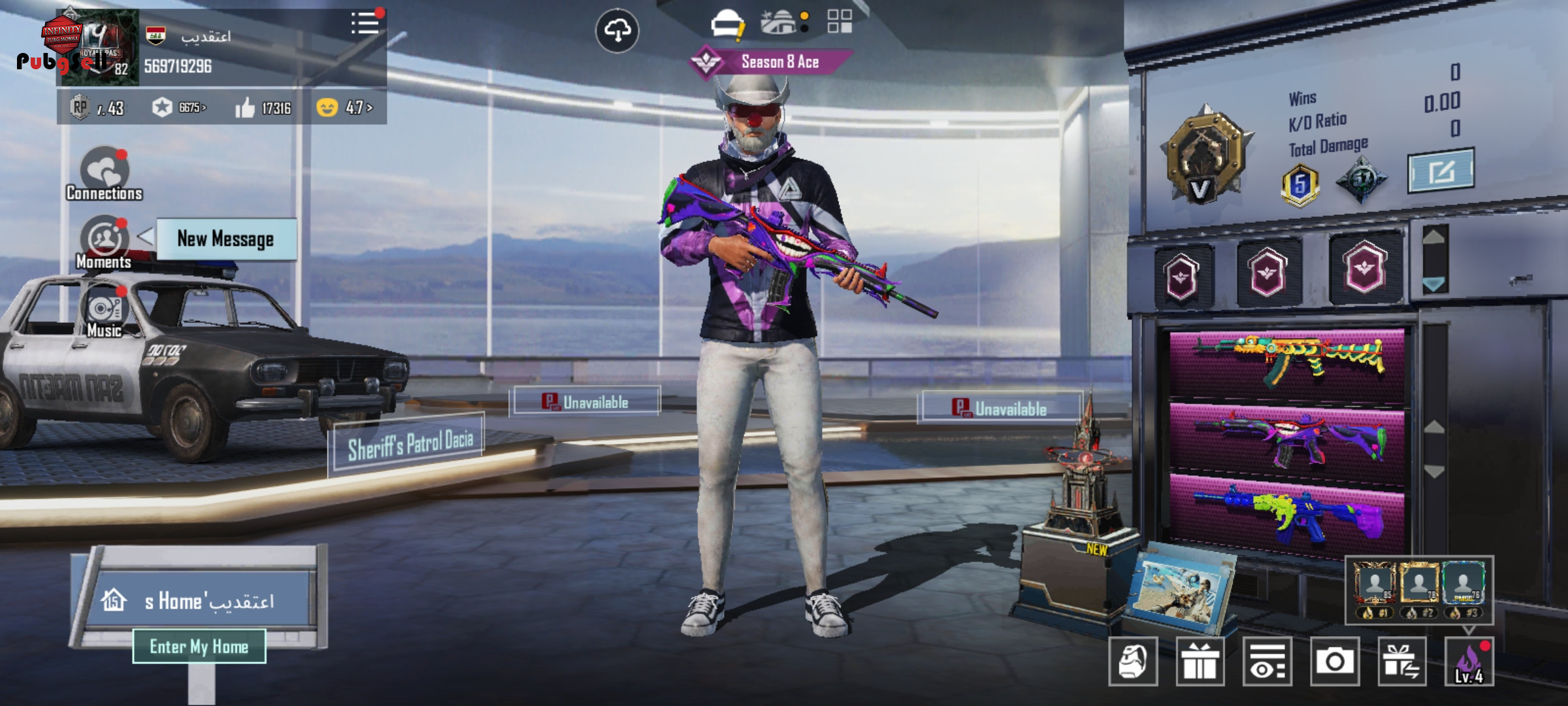Open the Royale Pass level 43 badge
Viewport: 1568px width, 706px height.
98,107
